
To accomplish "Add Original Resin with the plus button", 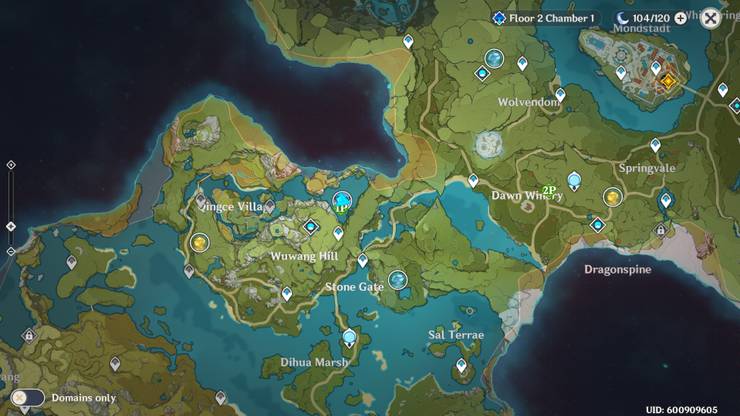I will click(681, 18).
